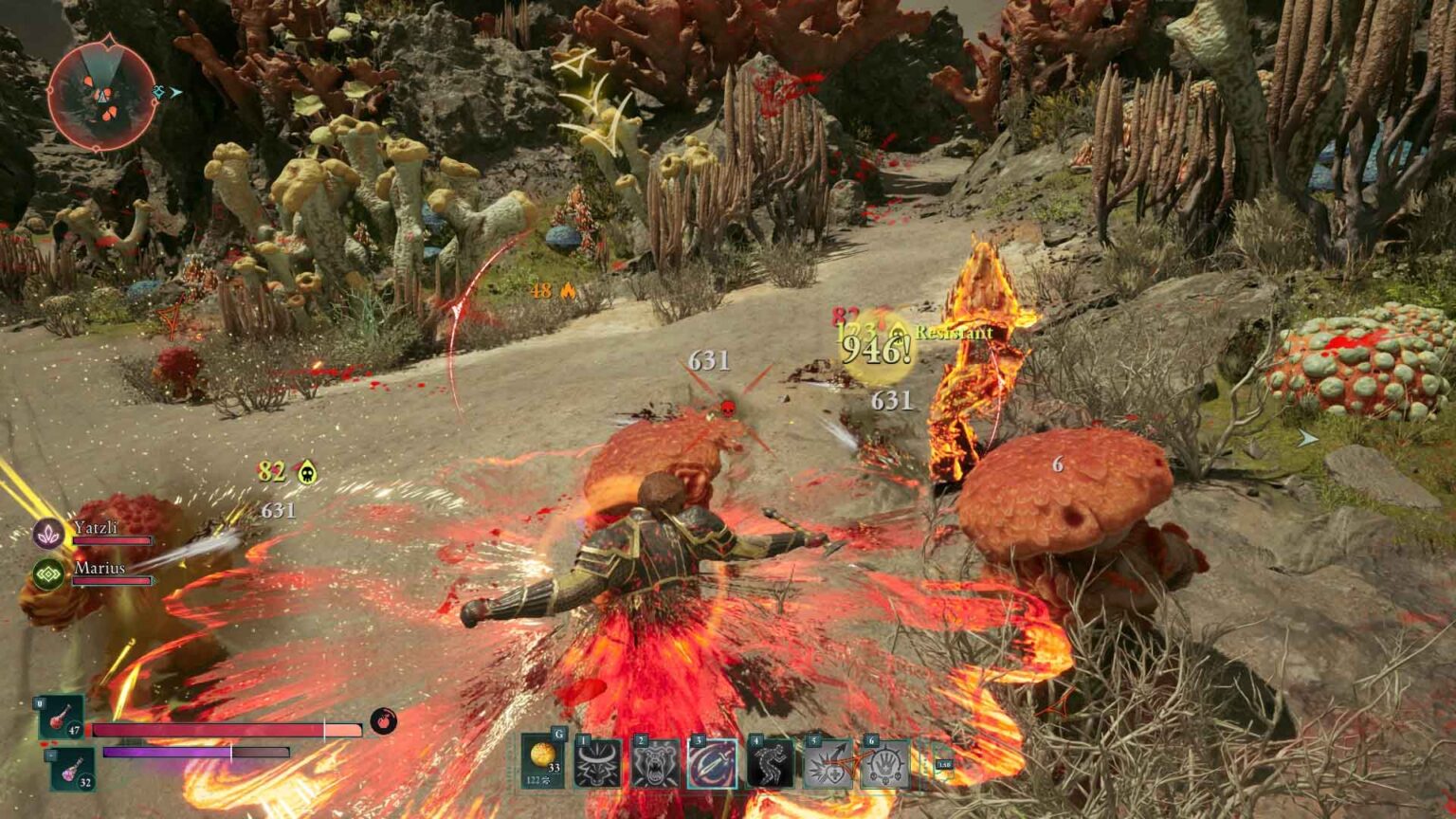
Task: Select the apple food icon
Action: [383, 721]
